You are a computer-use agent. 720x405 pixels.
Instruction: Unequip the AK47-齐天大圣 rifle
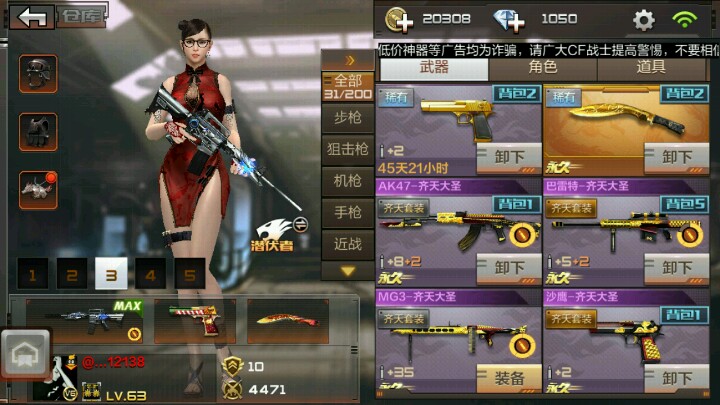click(509, 268)
